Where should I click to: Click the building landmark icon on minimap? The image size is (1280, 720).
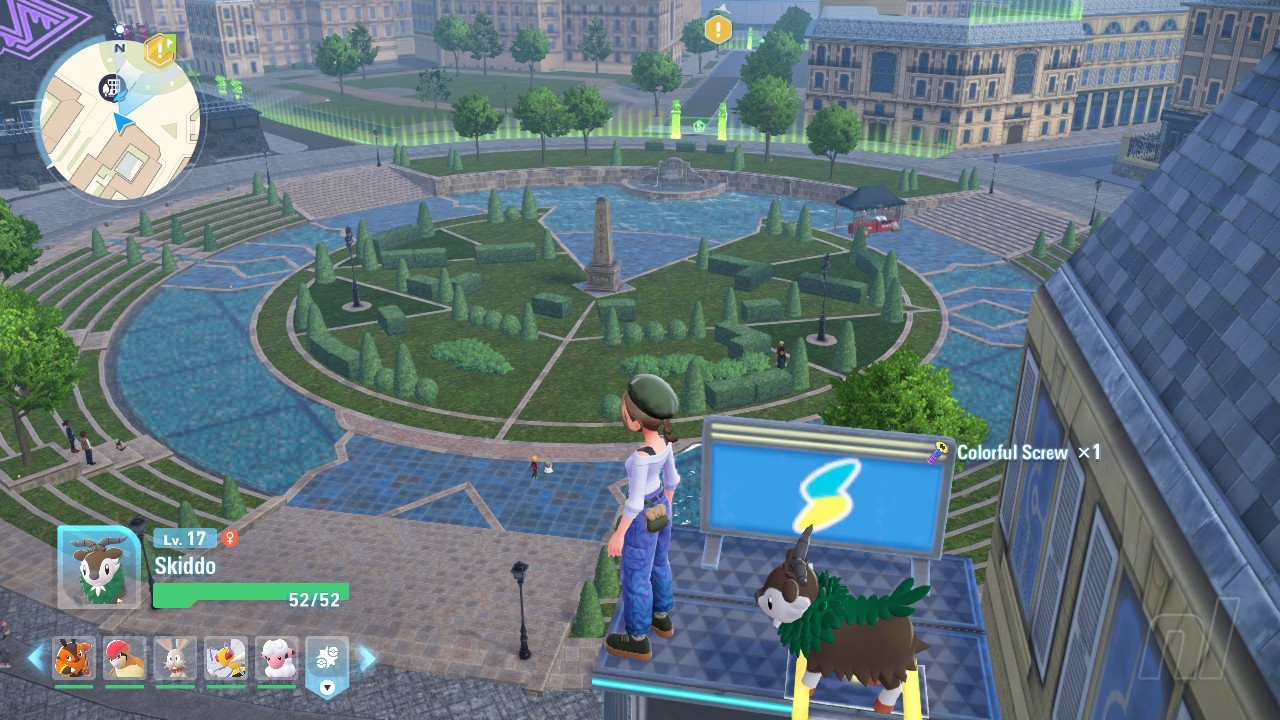click(110, 87)
